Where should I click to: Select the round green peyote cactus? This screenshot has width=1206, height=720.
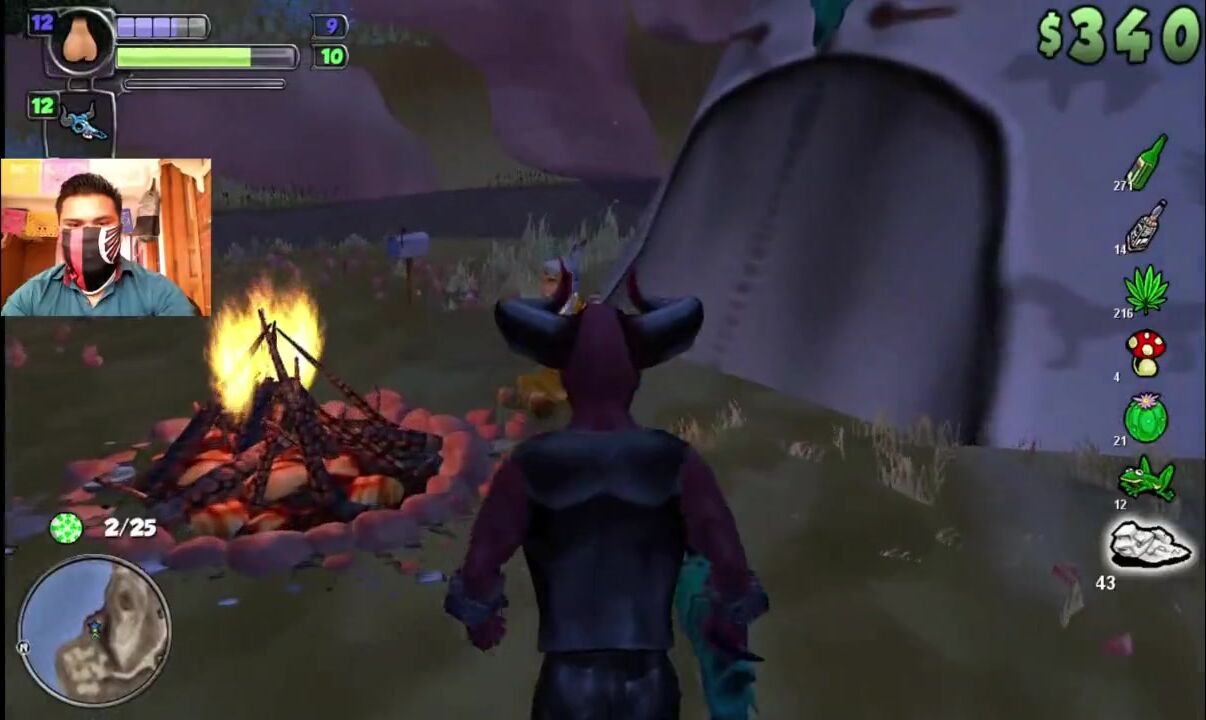[1146, 417]
